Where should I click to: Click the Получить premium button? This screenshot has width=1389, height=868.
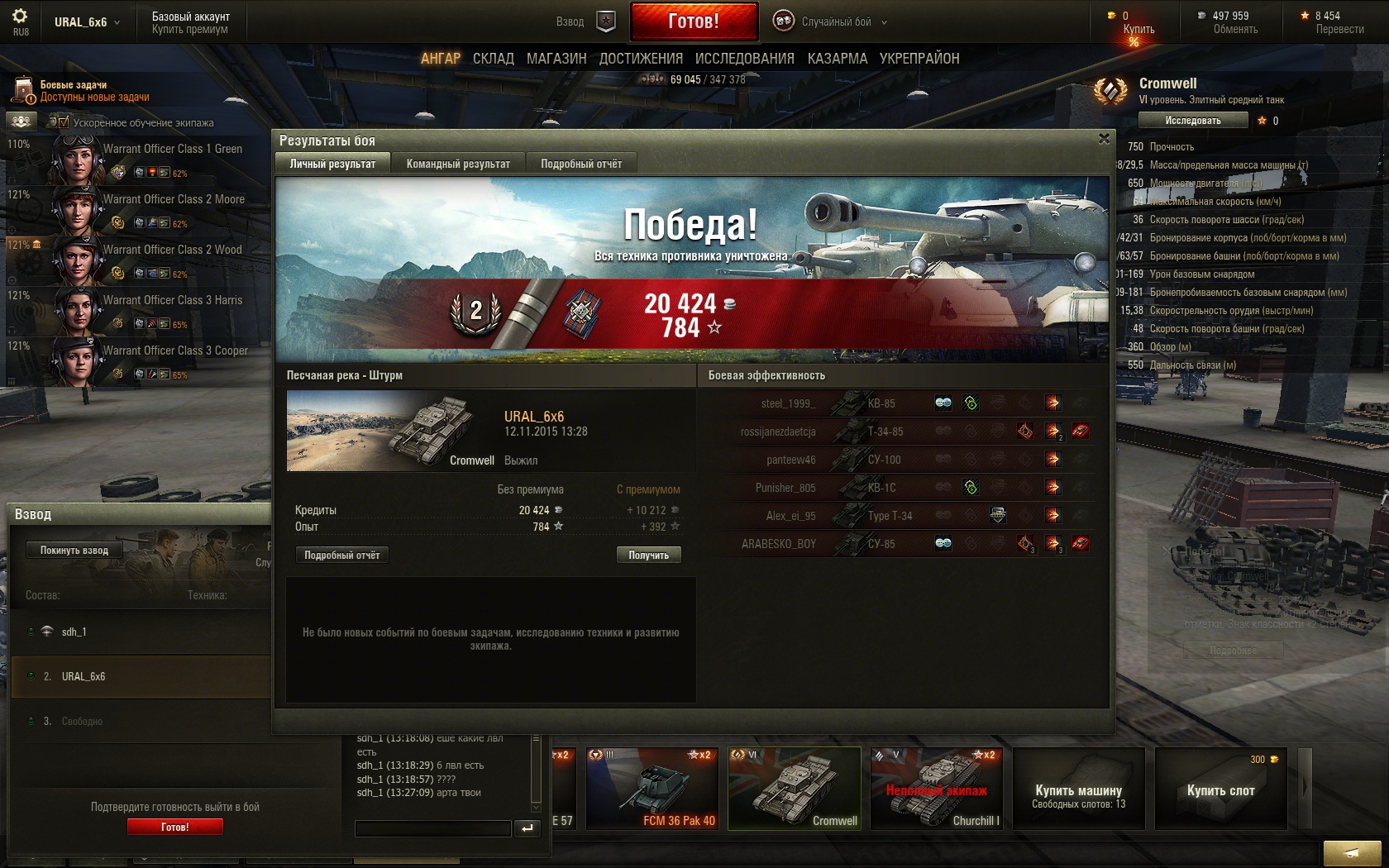[x=648, y=555]
